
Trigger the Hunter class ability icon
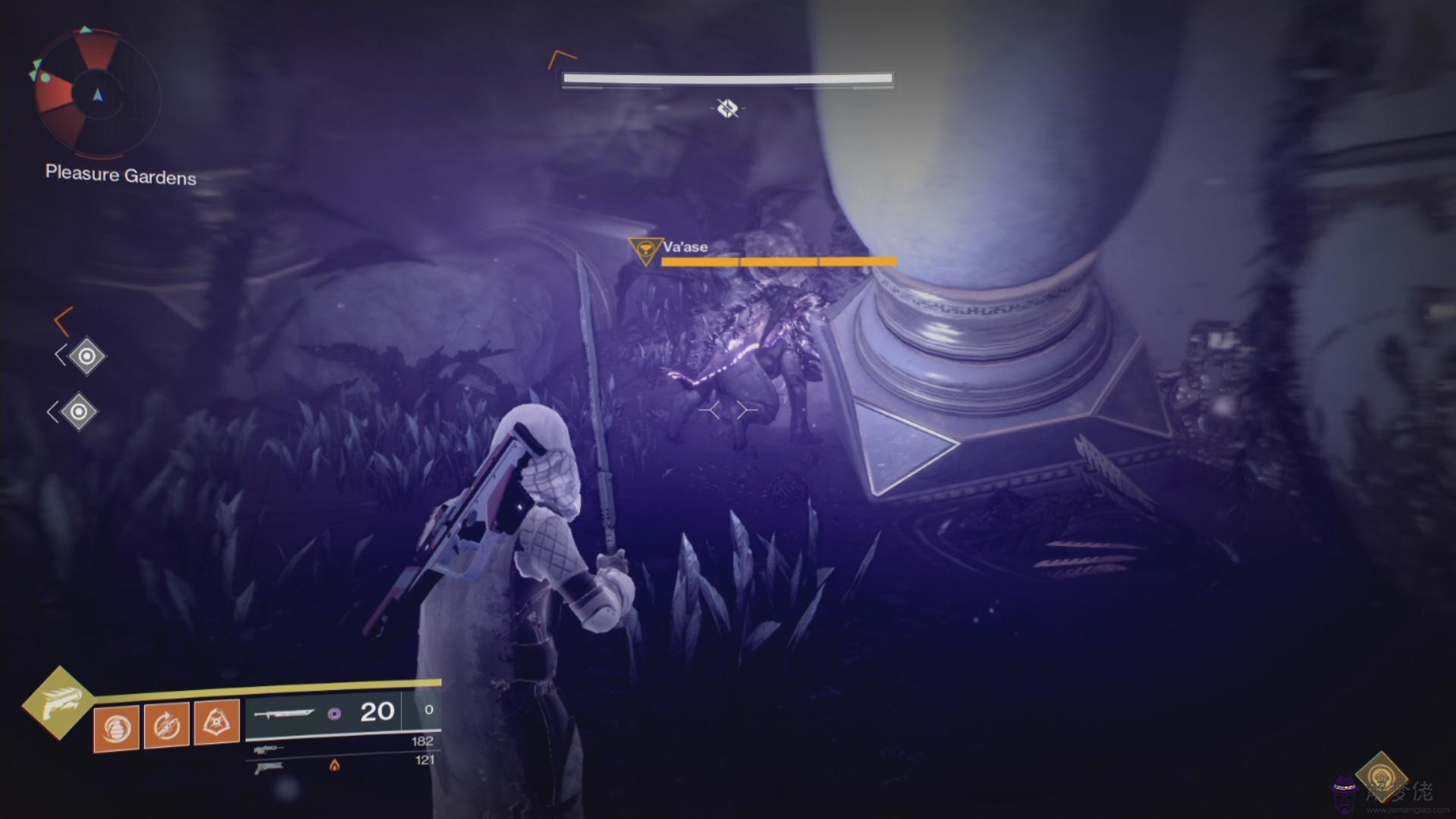(217, 721)
